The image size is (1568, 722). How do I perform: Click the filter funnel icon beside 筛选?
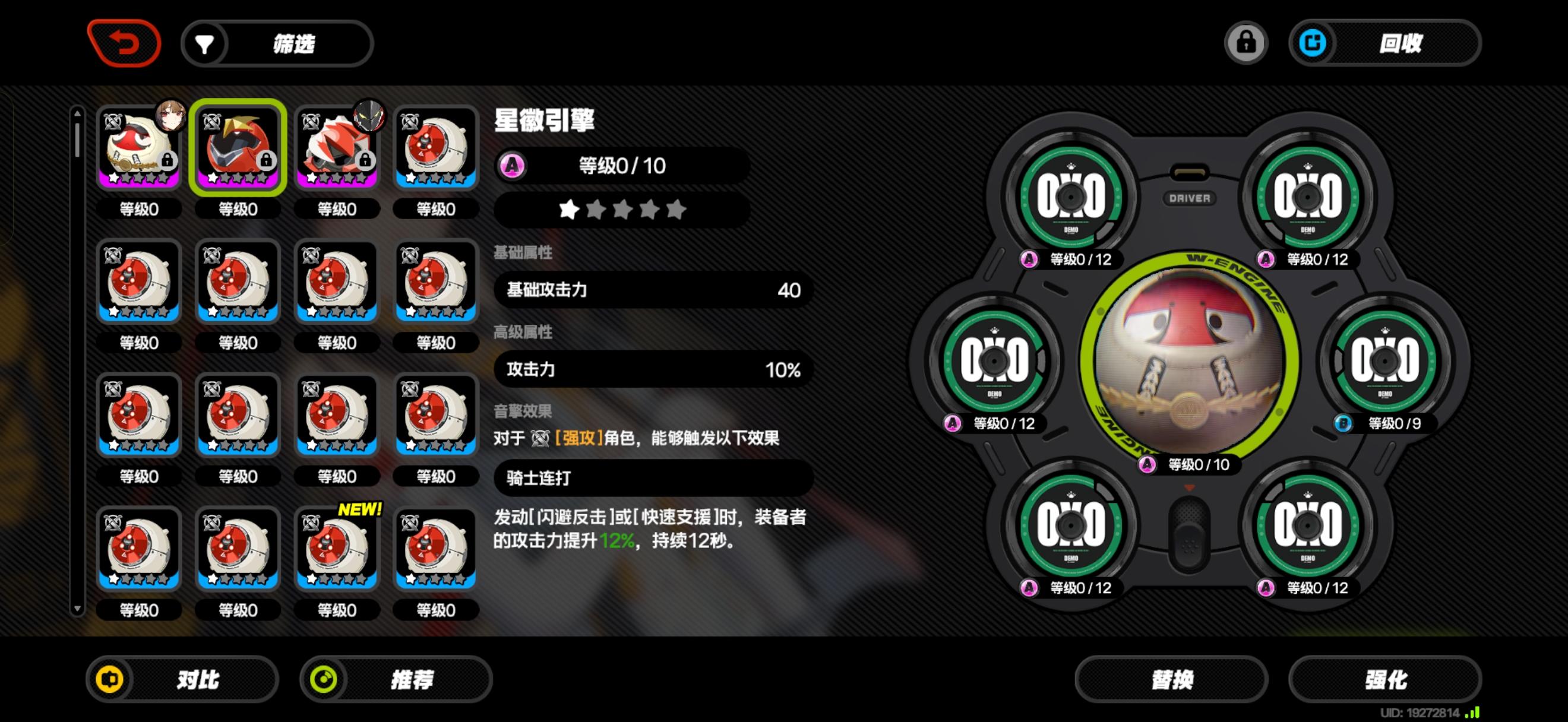(x=204, y=43)
